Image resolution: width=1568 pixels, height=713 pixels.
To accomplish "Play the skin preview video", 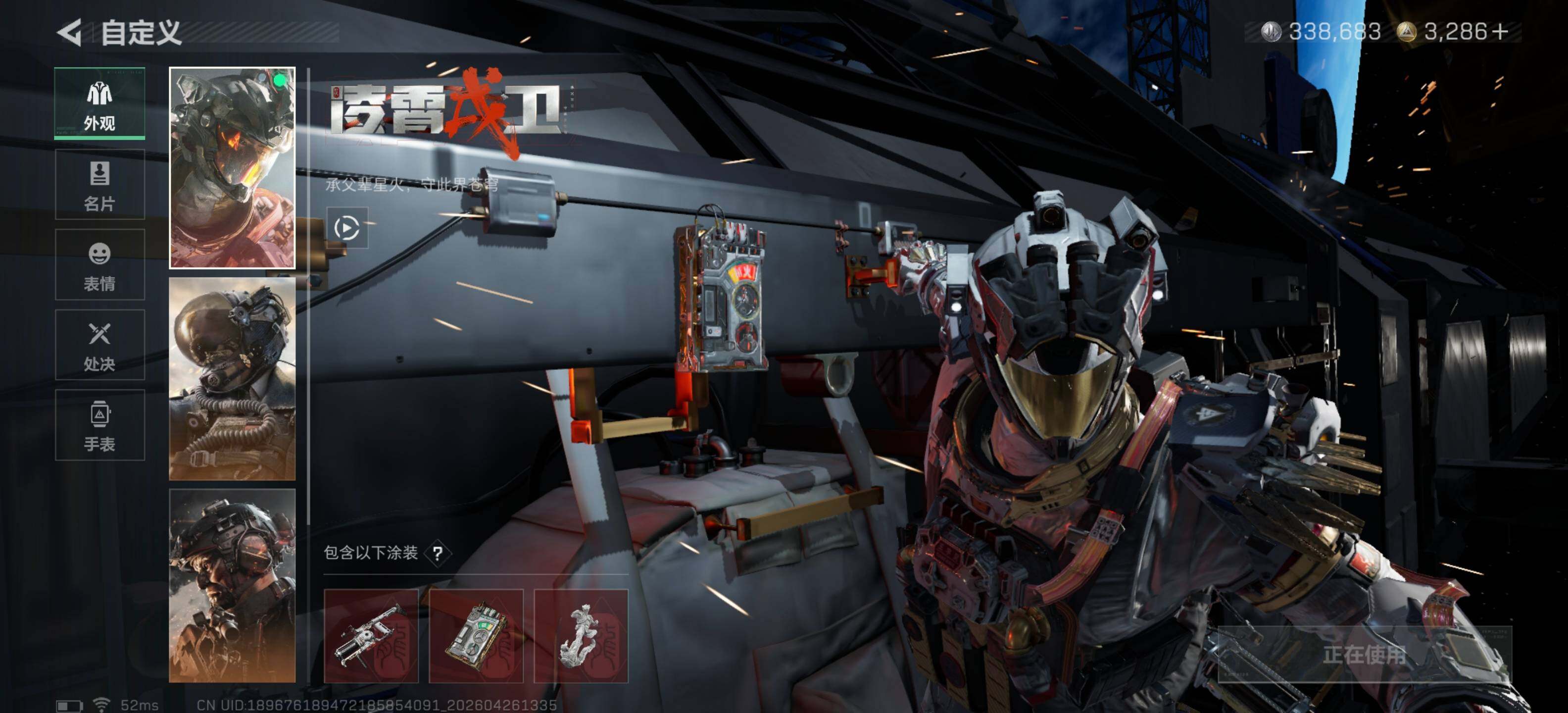I will (347, 228).
